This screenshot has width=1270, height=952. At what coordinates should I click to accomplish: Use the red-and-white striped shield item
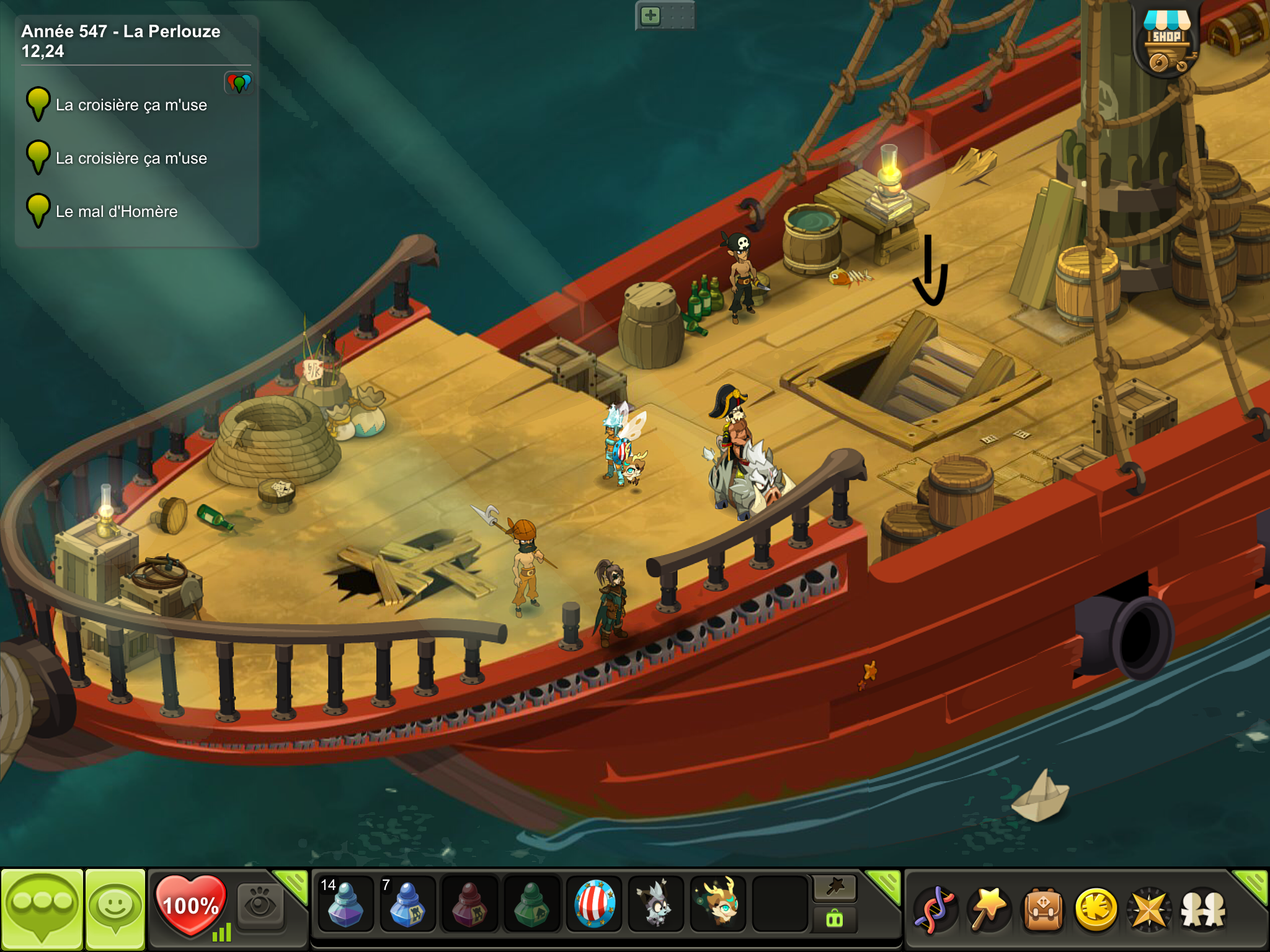pyautogui.click(x=594, y=904)
